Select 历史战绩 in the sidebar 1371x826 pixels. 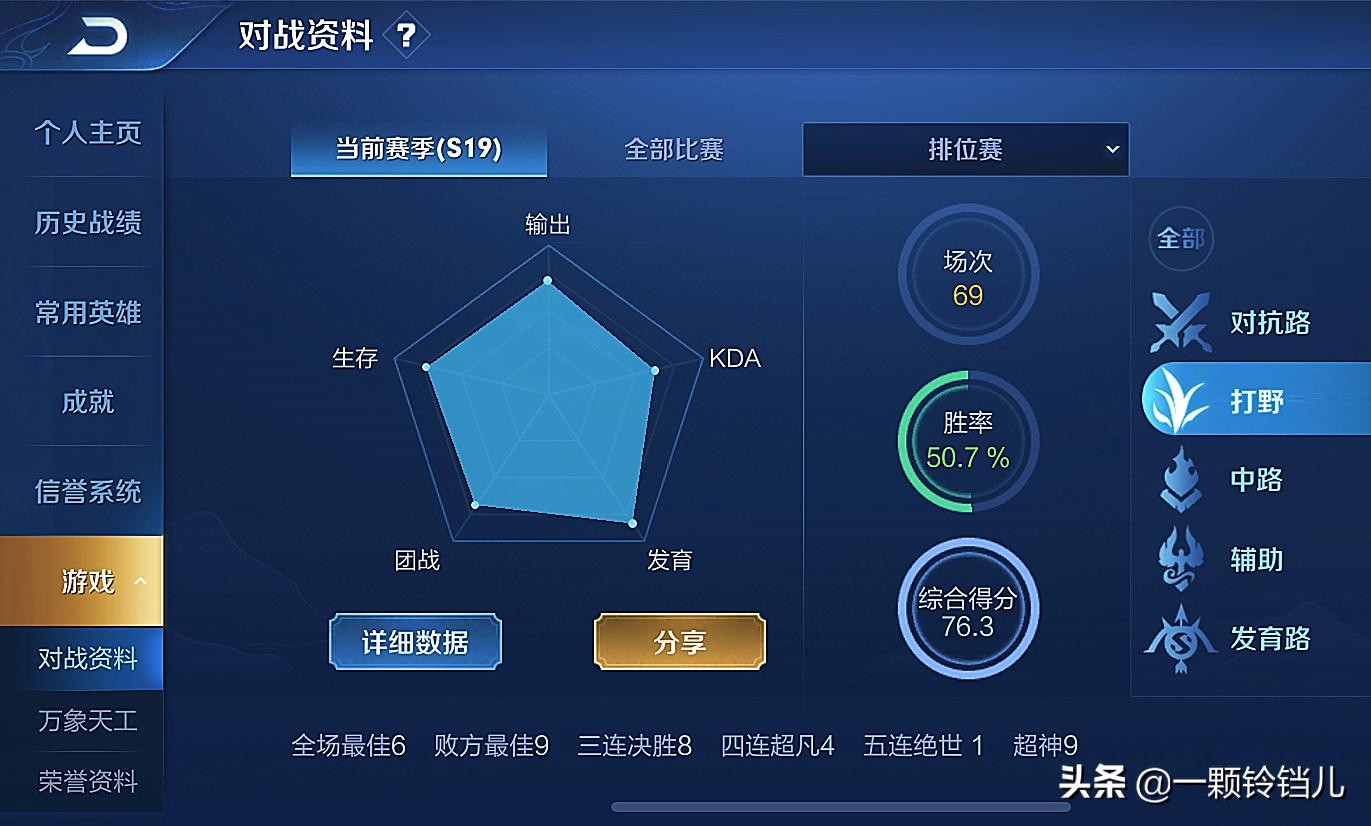87,222
